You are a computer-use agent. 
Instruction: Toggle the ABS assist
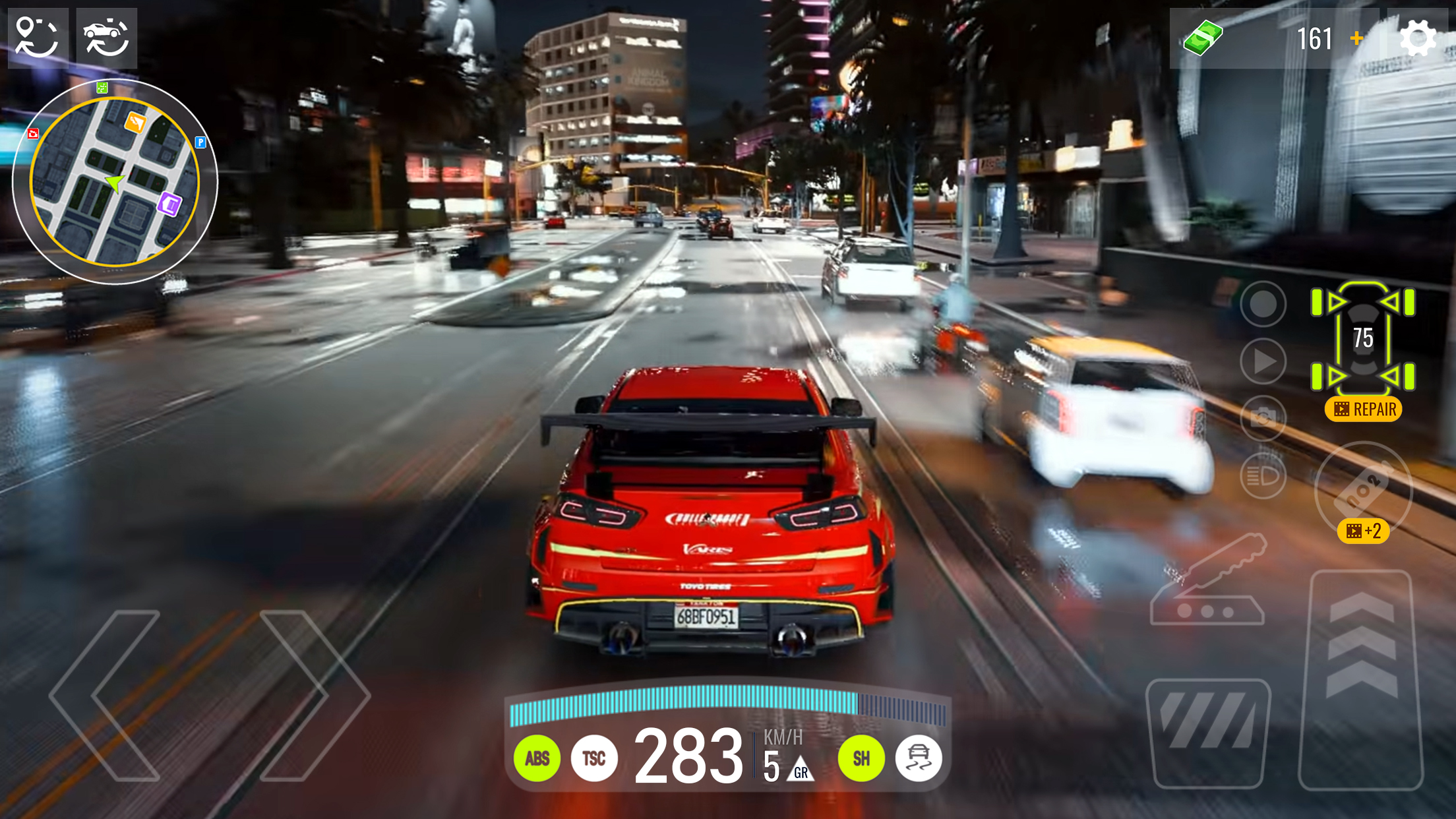(x=537, y=758)
